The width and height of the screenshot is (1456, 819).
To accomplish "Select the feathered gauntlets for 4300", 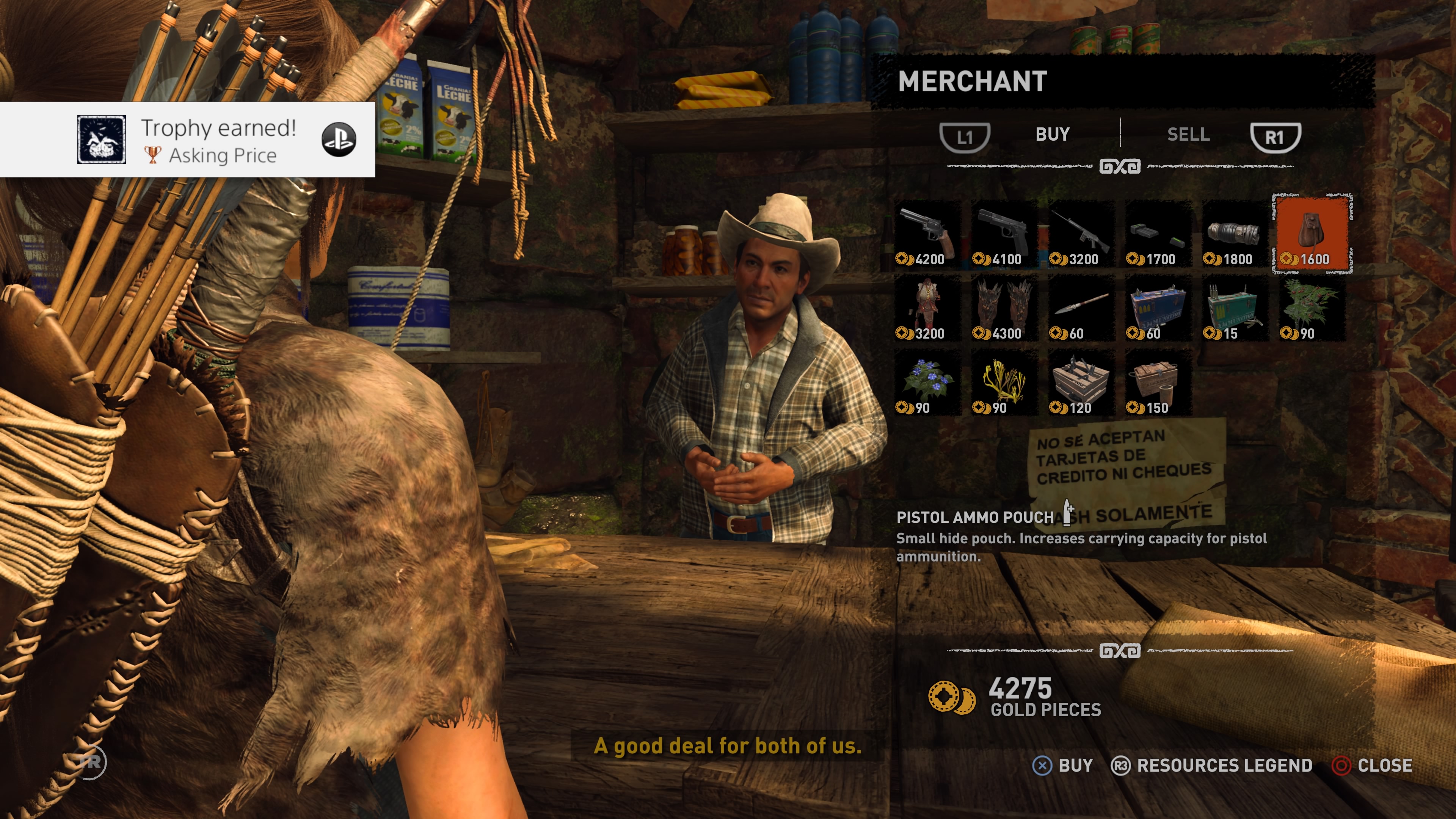I will point(1004,309).
